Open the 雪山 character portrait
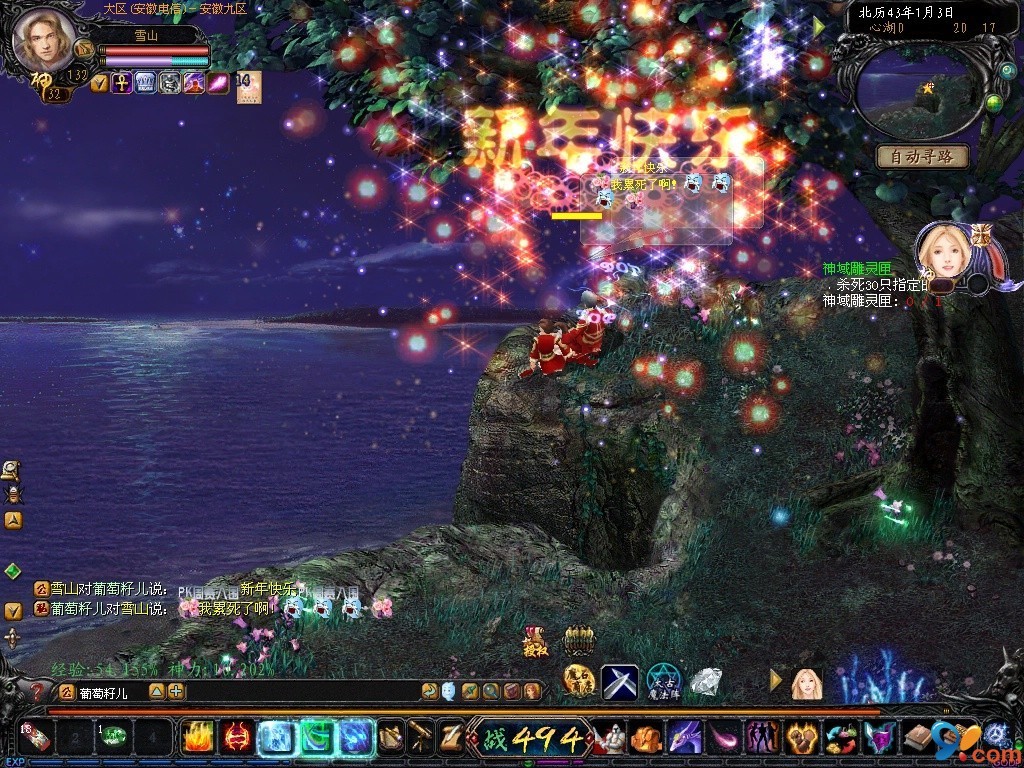Viewport: 1024px width, 768px height. click(x=44, y=40)
